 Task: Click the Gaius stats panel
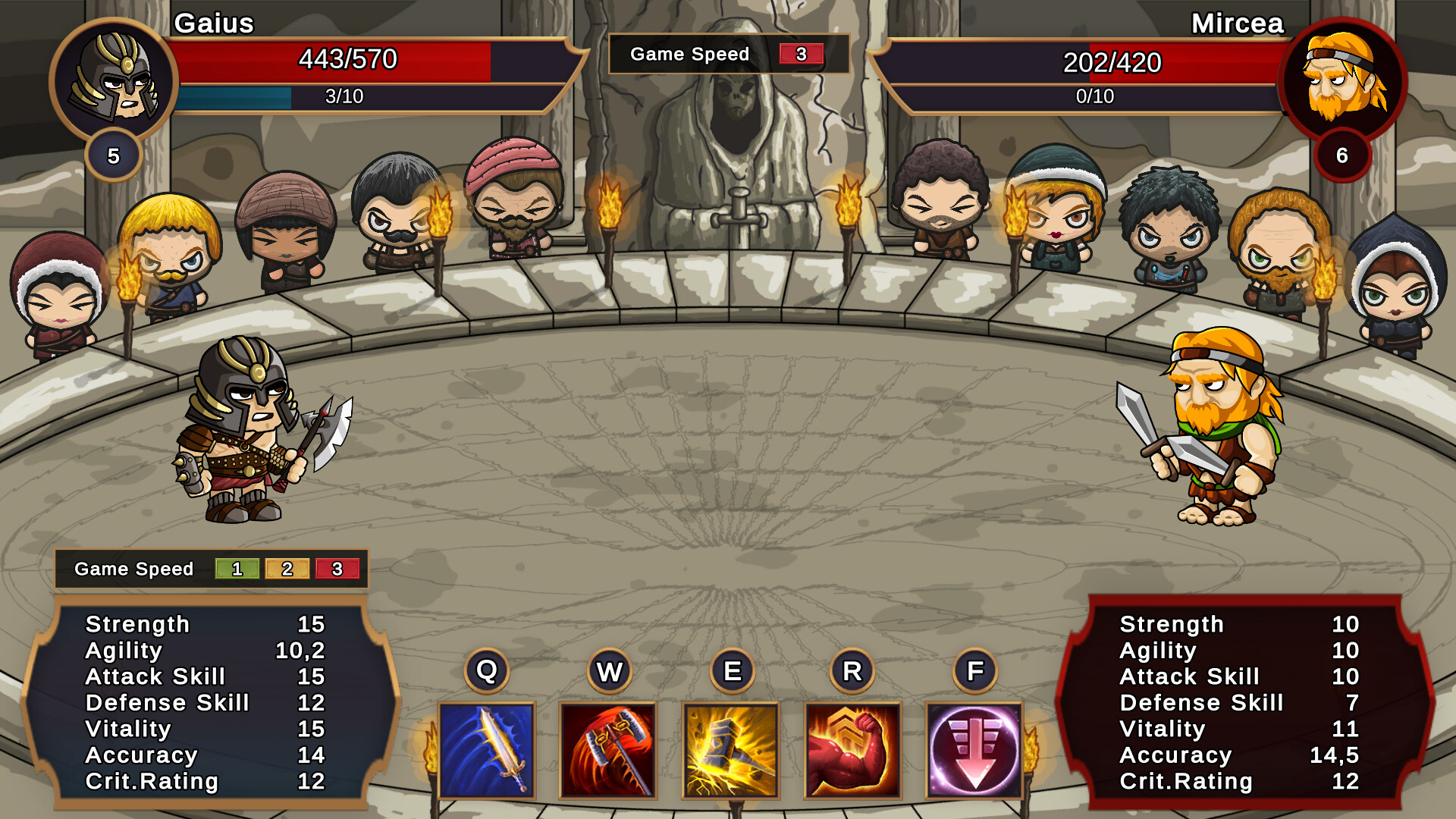tap(205, 701)
